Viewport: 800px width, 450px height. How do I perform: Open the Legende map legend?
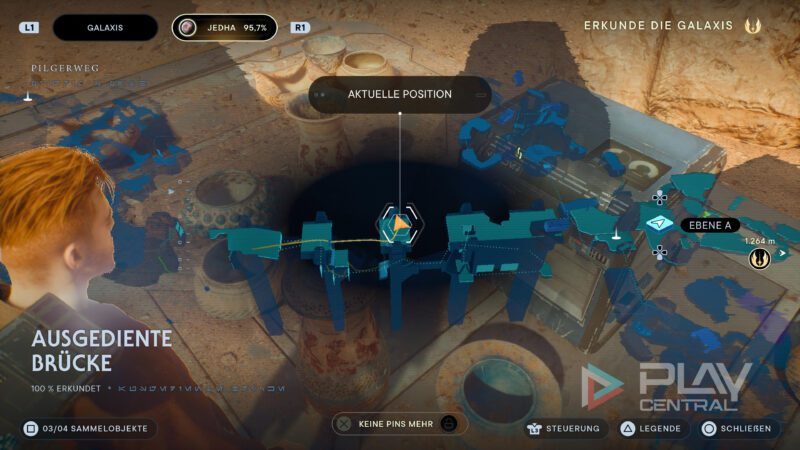pyautogui.click(x=652, y=428)
